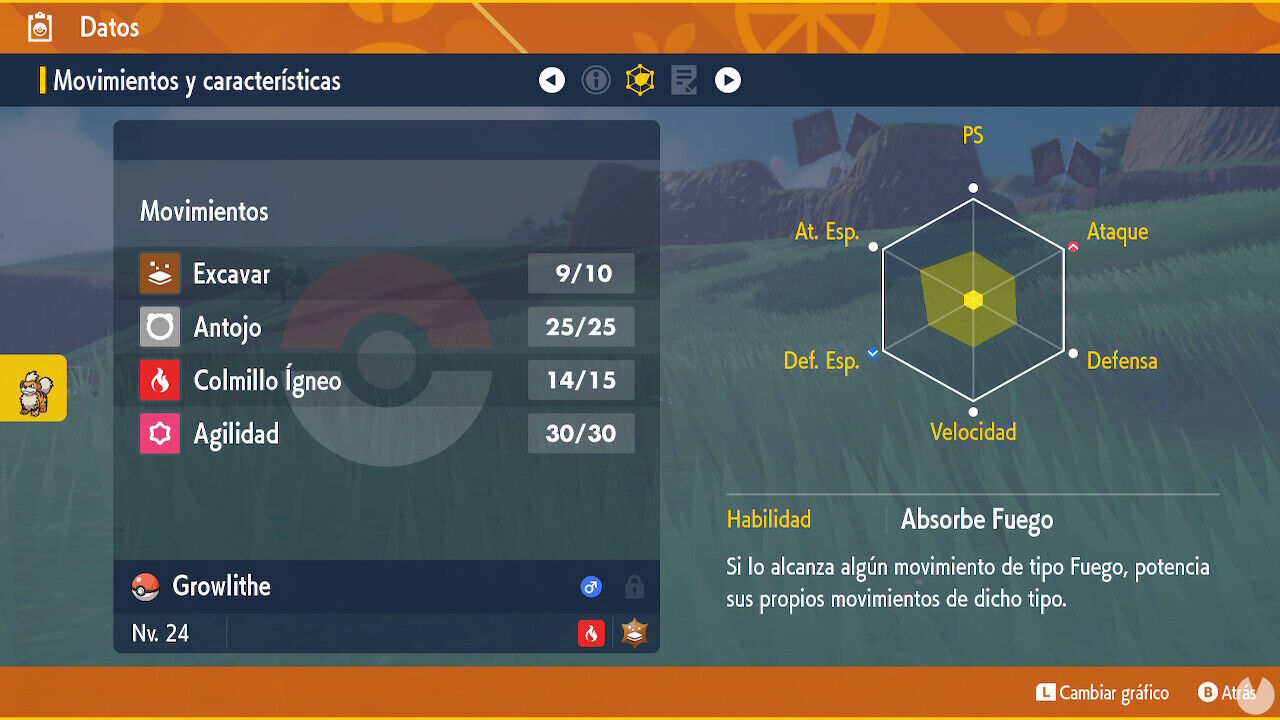Click the Fire type icon beside Nv. 24
The image size is (1280, 720).
[x=591, y=633]
